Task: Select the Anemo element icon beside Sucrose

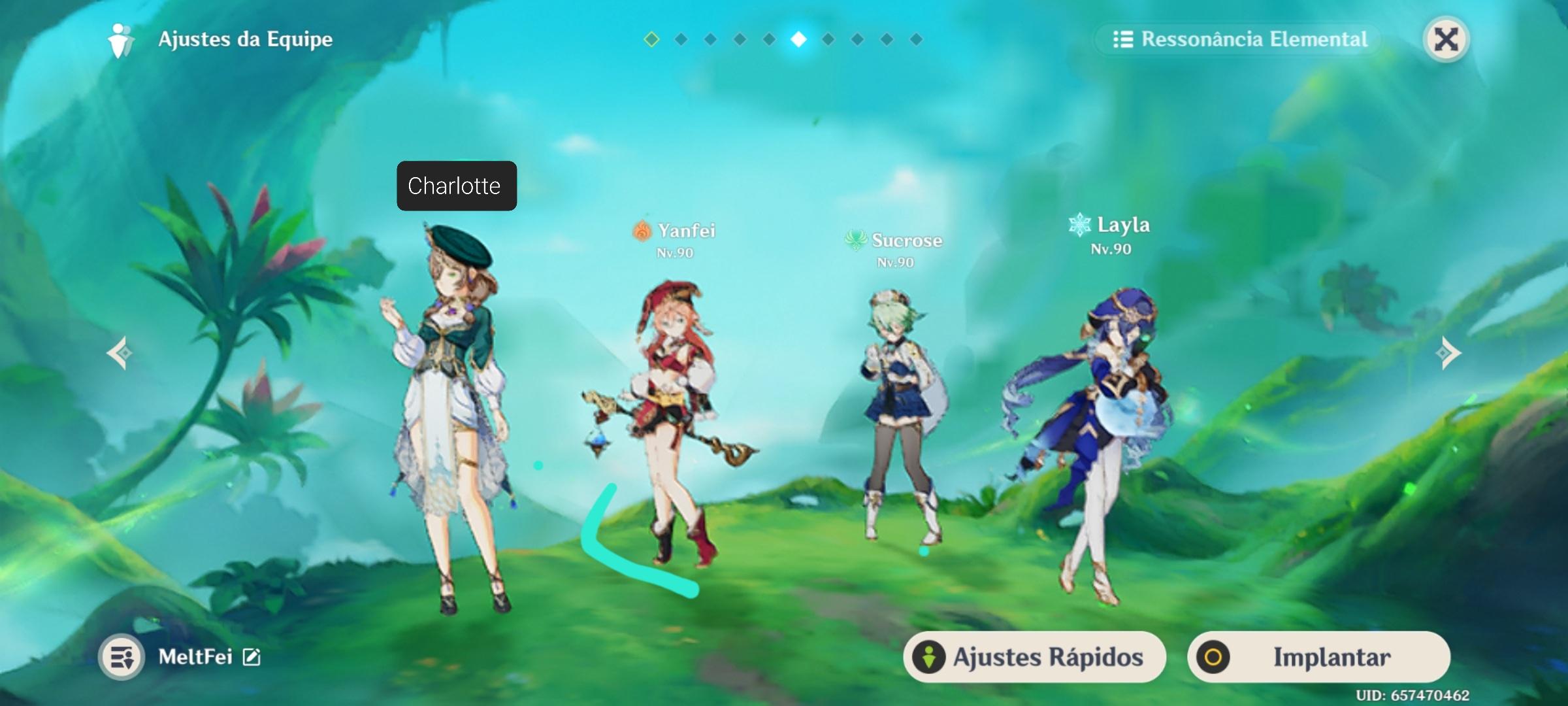Action: pyautogui.click(x=857, y=241)
